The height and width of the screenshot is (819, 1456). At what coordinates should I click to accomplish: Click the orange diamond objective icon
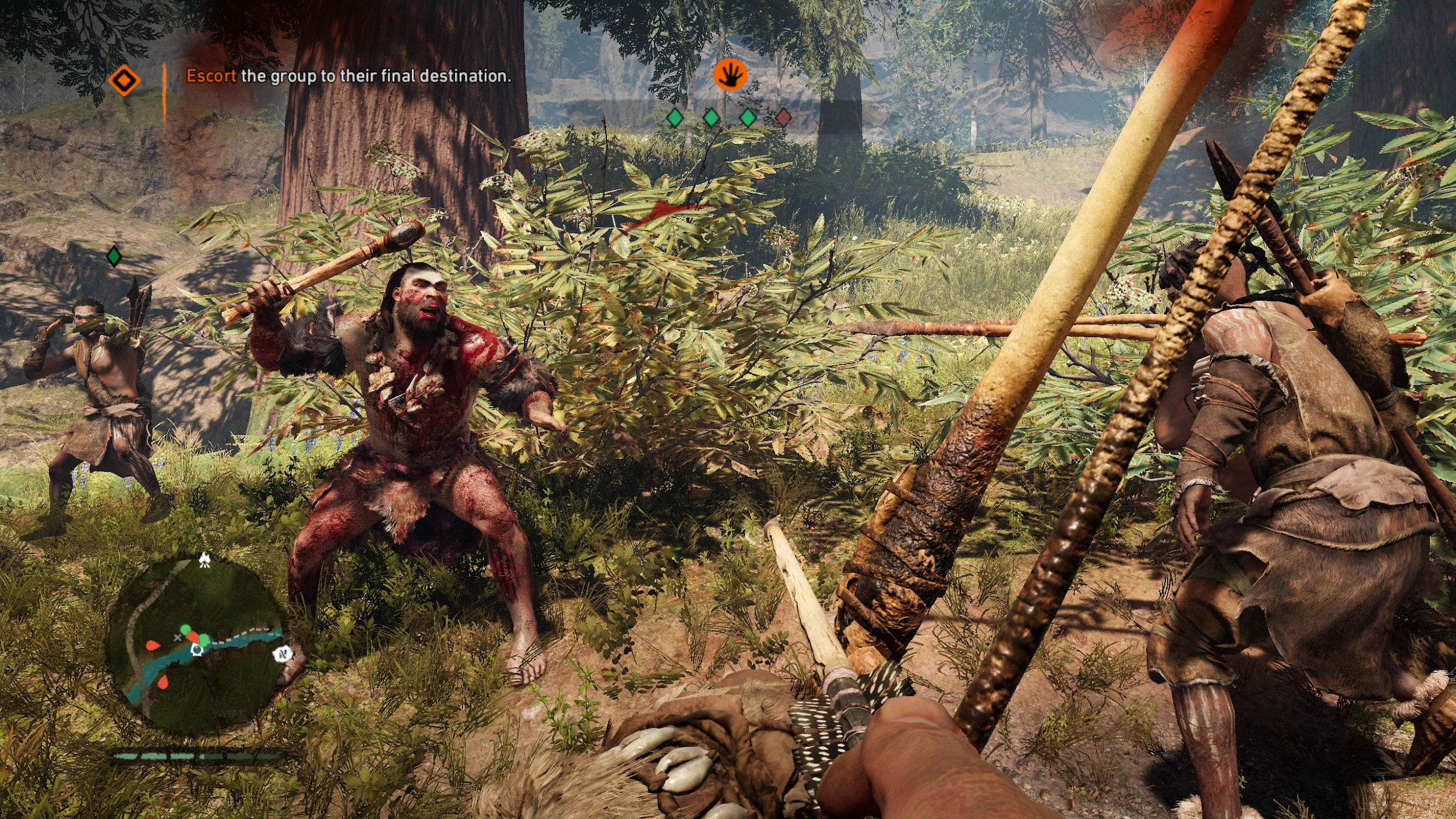pyautogui.click(x=124, y=80)
